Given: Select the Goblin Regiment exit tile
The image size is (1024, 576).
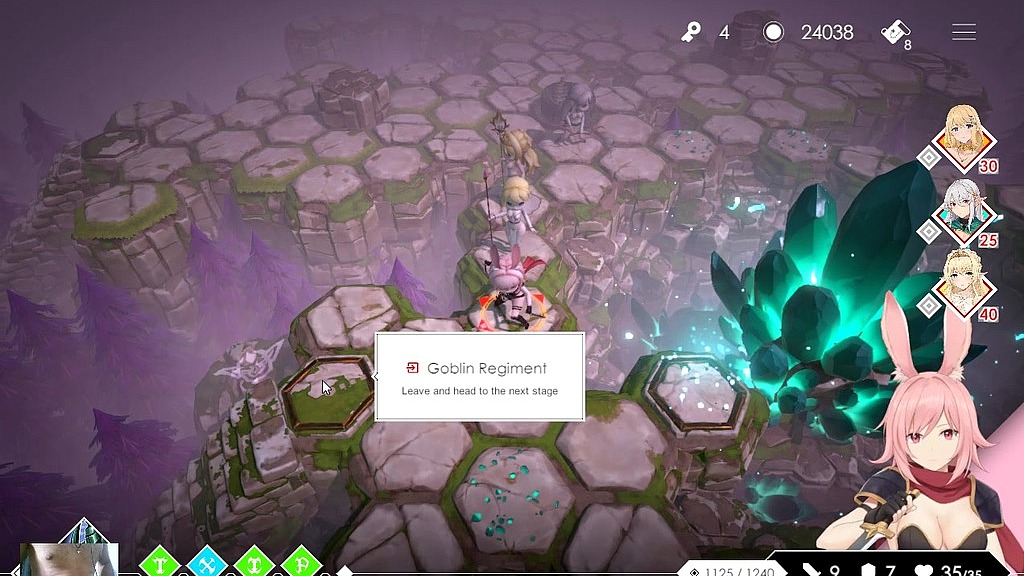Looking at the screenshot, I should (x=325, y=391).
